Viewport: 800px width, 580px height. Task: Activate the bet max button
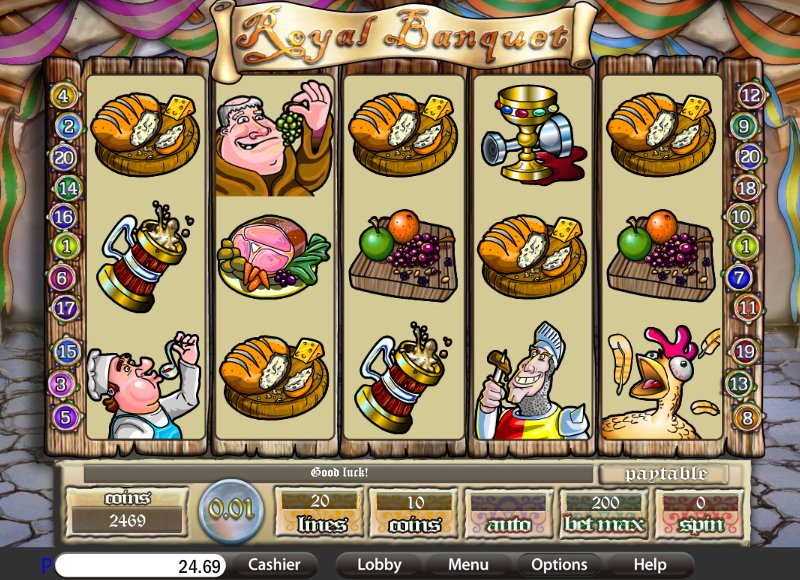(x=604, y=512)
